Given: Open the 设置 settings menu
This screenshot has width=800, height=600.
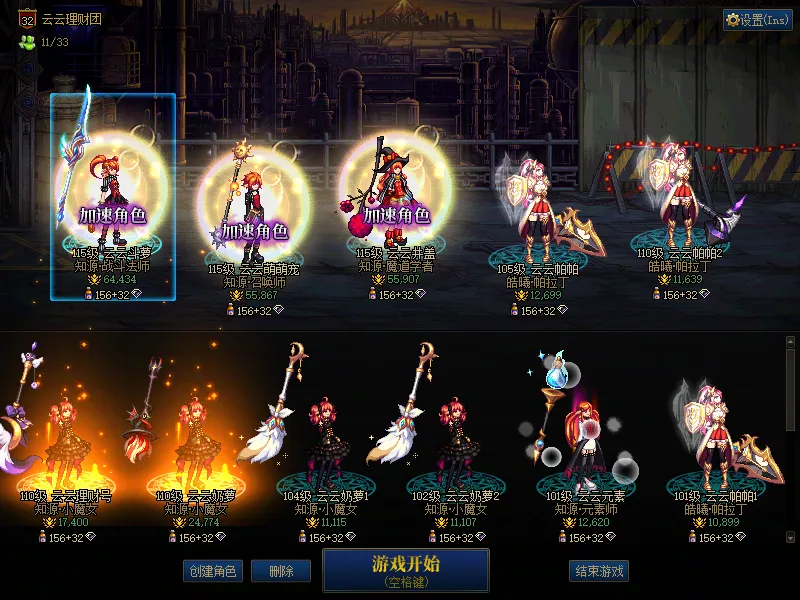Looking at the screenshot, I should click(757, 20).
